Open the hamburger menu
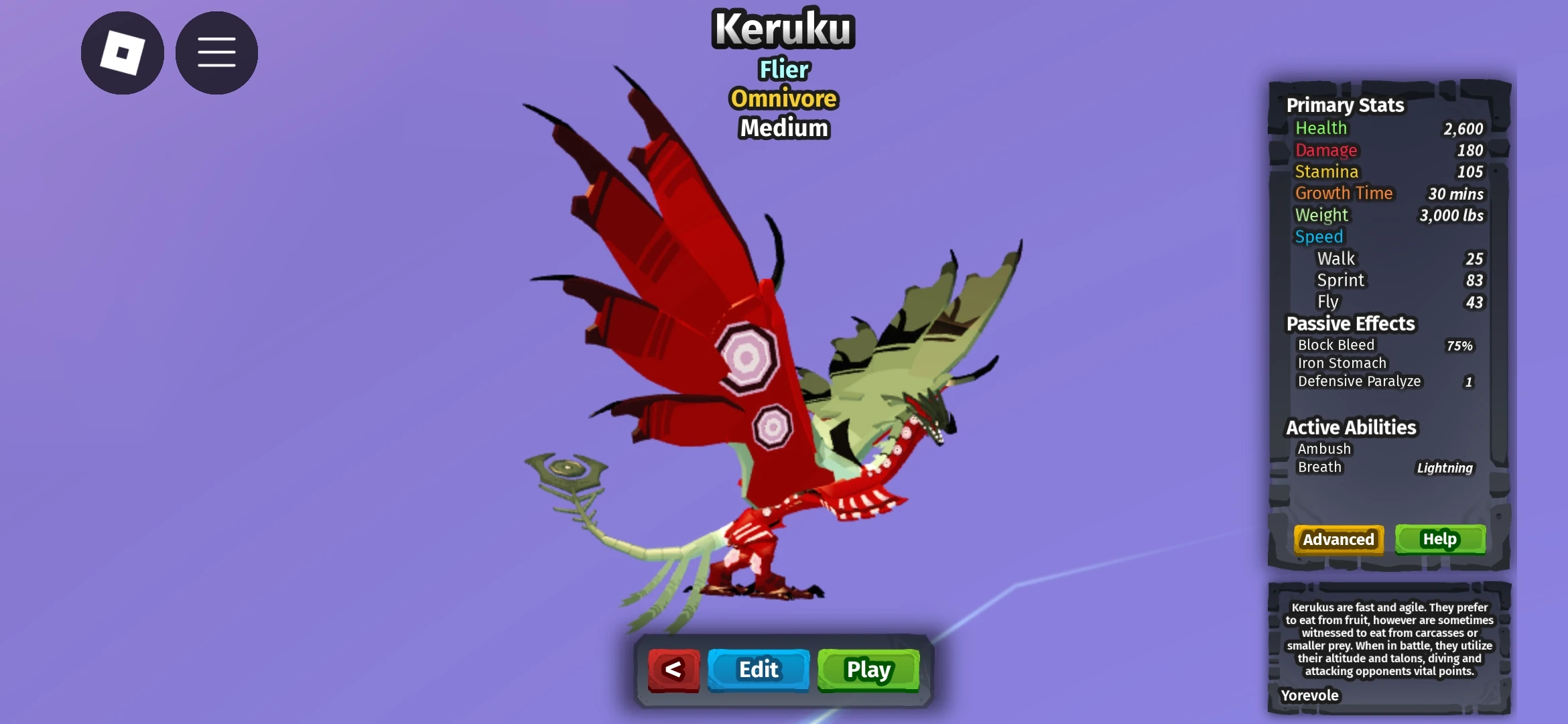 tap(216, 52)
